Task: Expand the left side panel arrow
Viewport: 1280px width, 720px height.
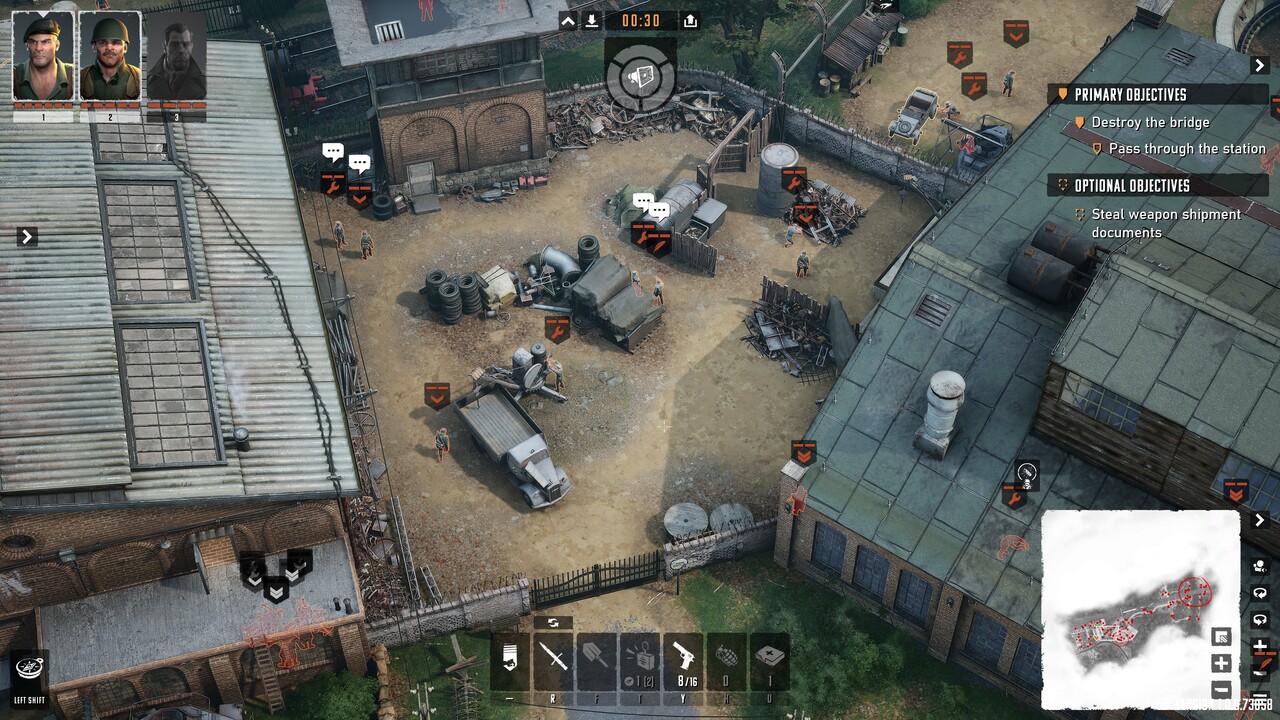Action: 27,237
